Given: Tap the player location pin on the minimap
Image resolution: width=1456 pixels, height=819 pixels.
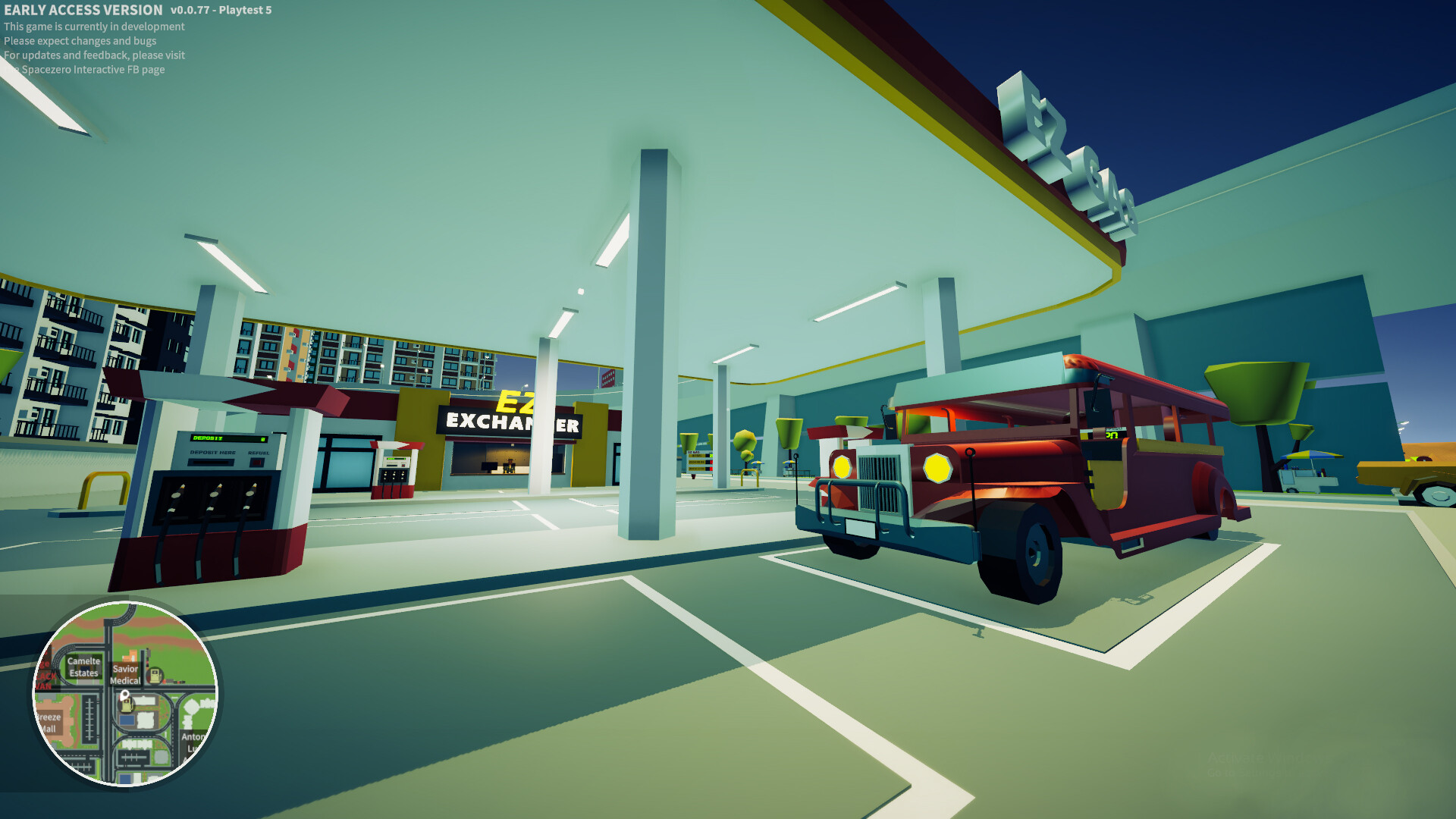Looking at the screenshot, I should coord(124,695).
